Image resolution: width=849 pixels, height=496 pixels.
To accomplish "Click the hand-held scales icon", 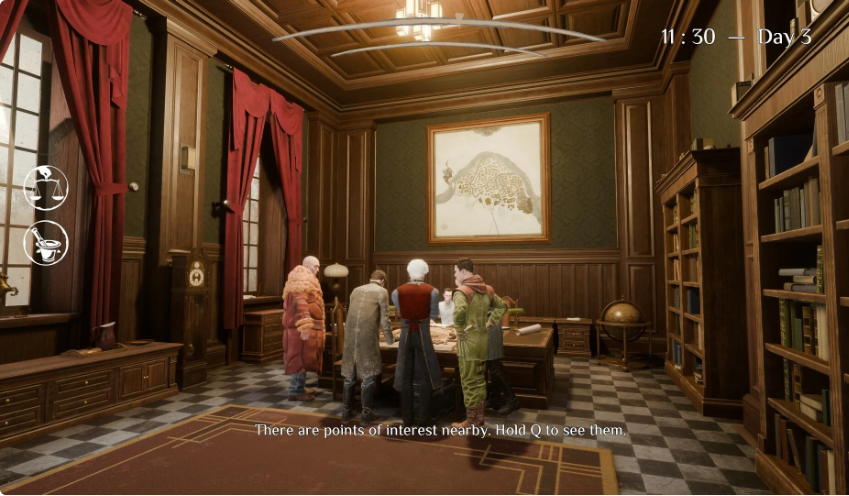I will pyautogui.click(x=45, y=187).
